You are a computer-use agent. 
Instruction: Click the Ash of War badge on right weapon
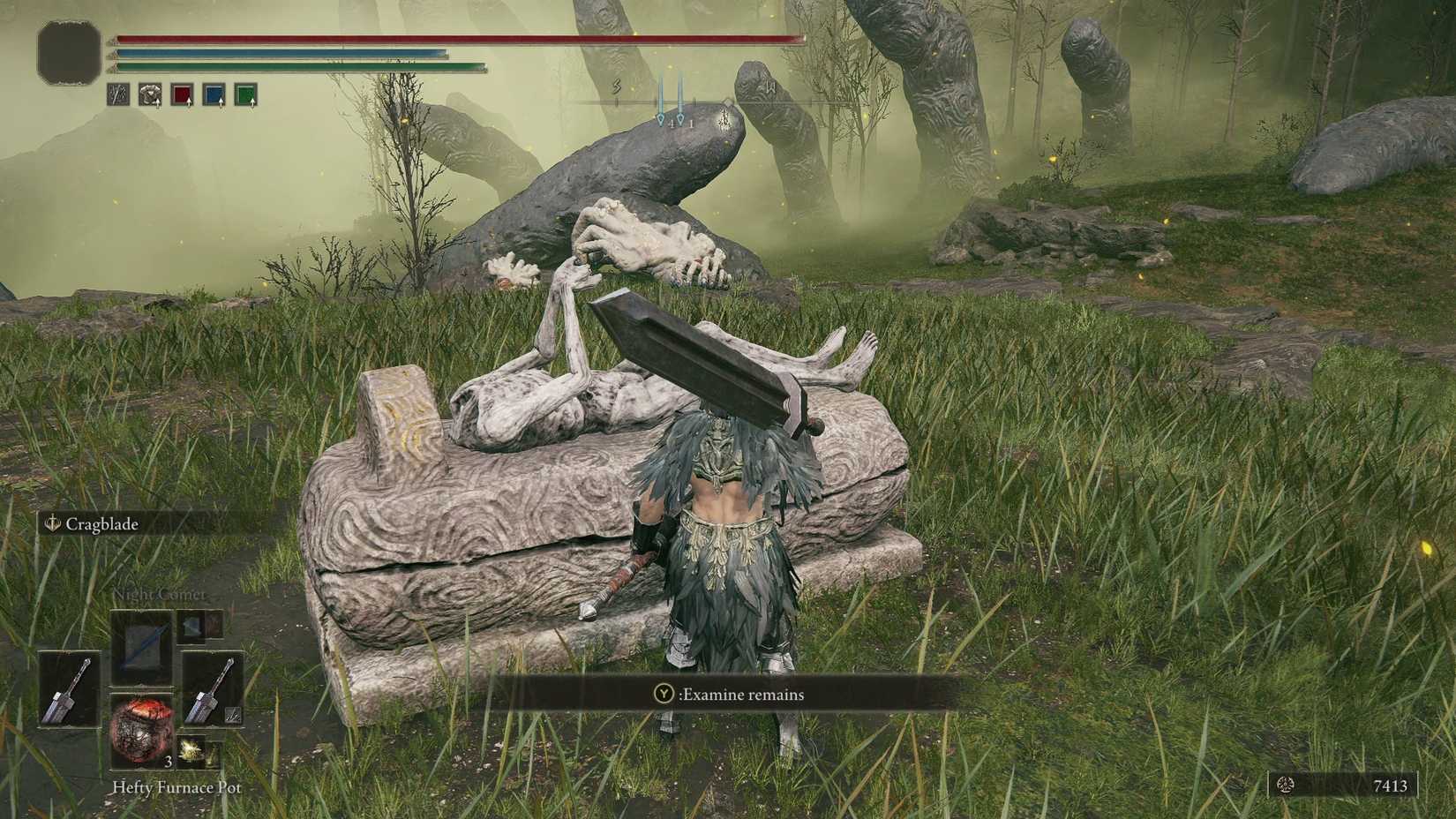pos(232,715)
